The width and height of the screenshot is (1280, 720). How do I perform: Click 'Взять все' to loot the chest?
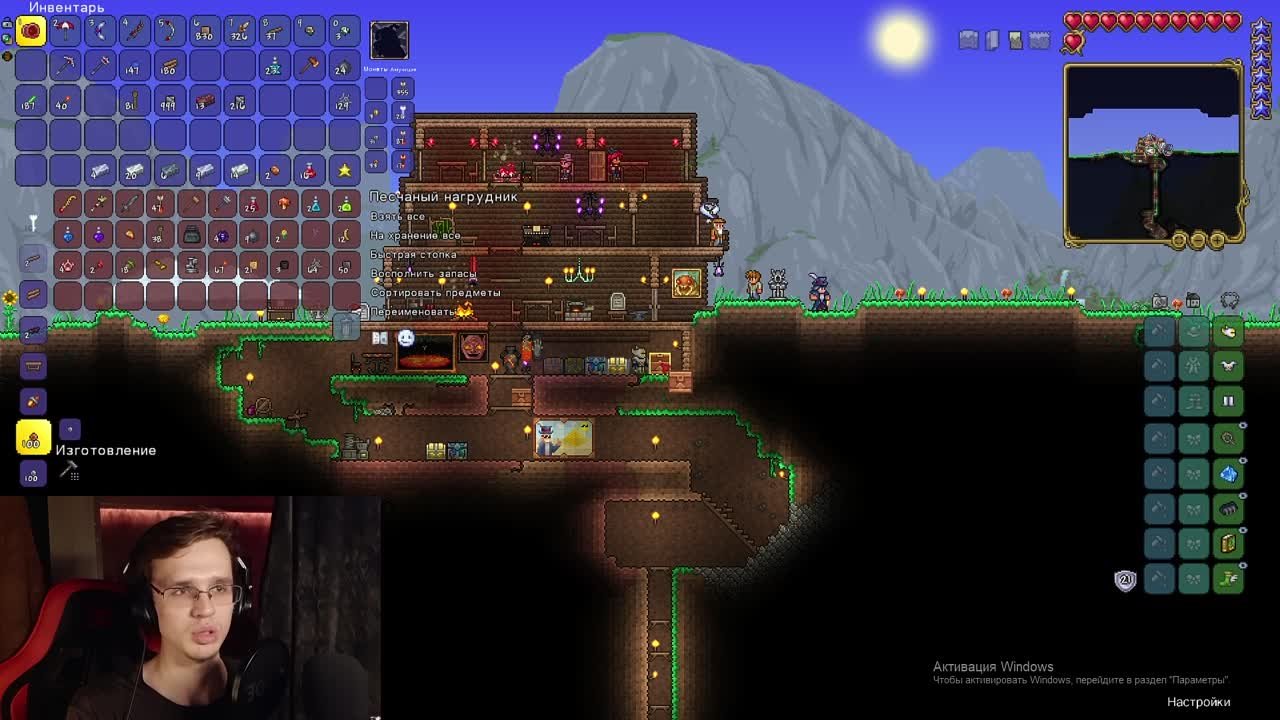click(x=398, y=216)
